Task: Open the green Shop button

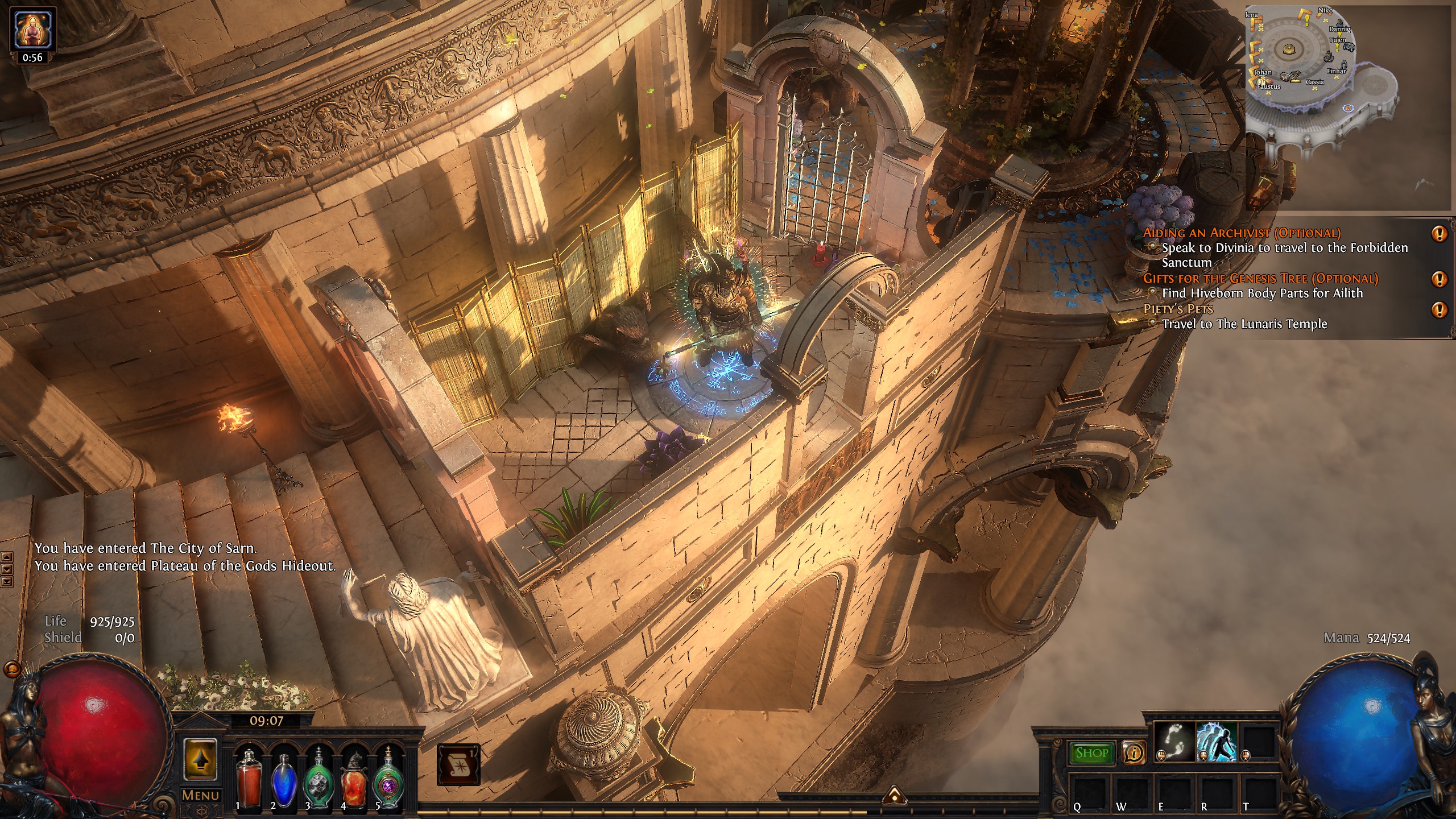Action: tap(1091, 753)
